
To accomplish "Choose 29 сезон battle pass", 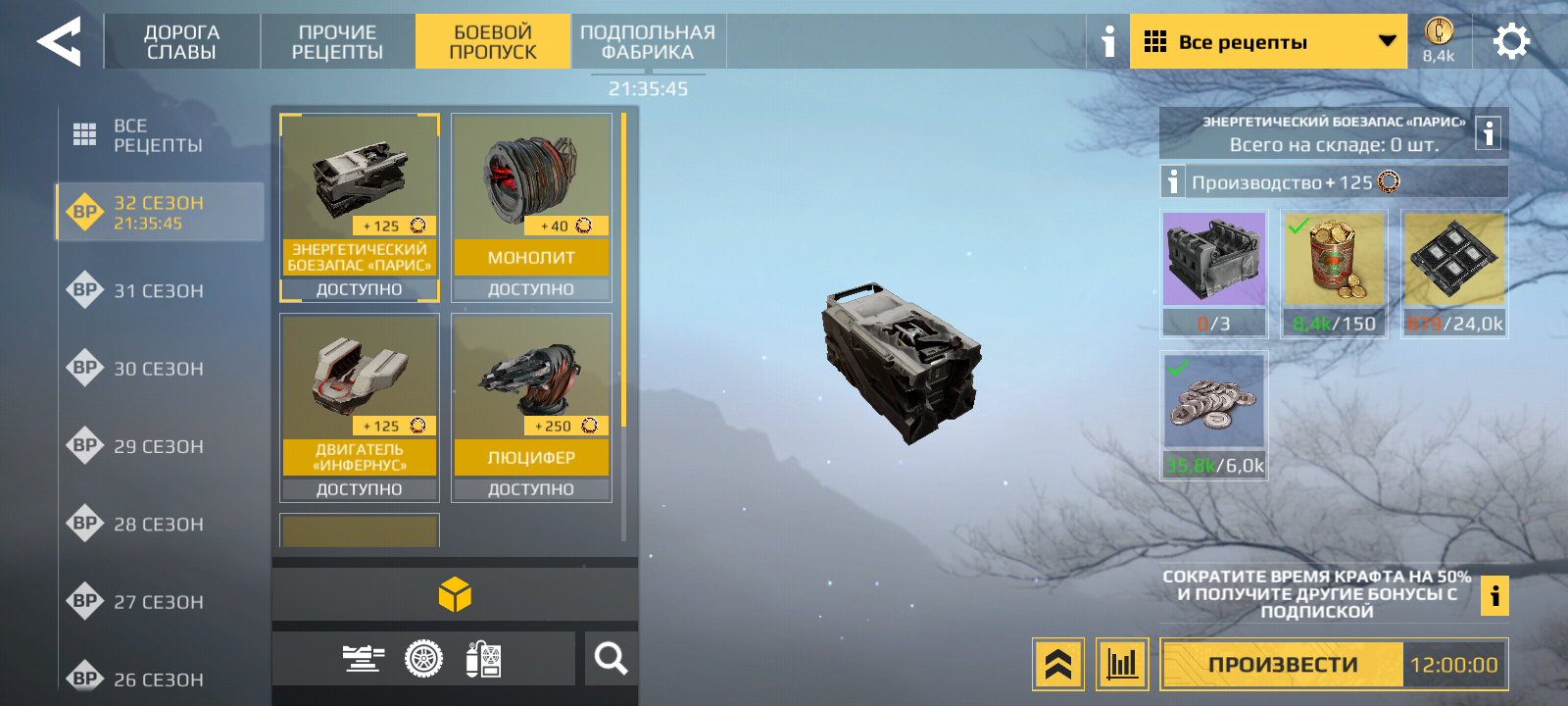I will tap(157, 446).
